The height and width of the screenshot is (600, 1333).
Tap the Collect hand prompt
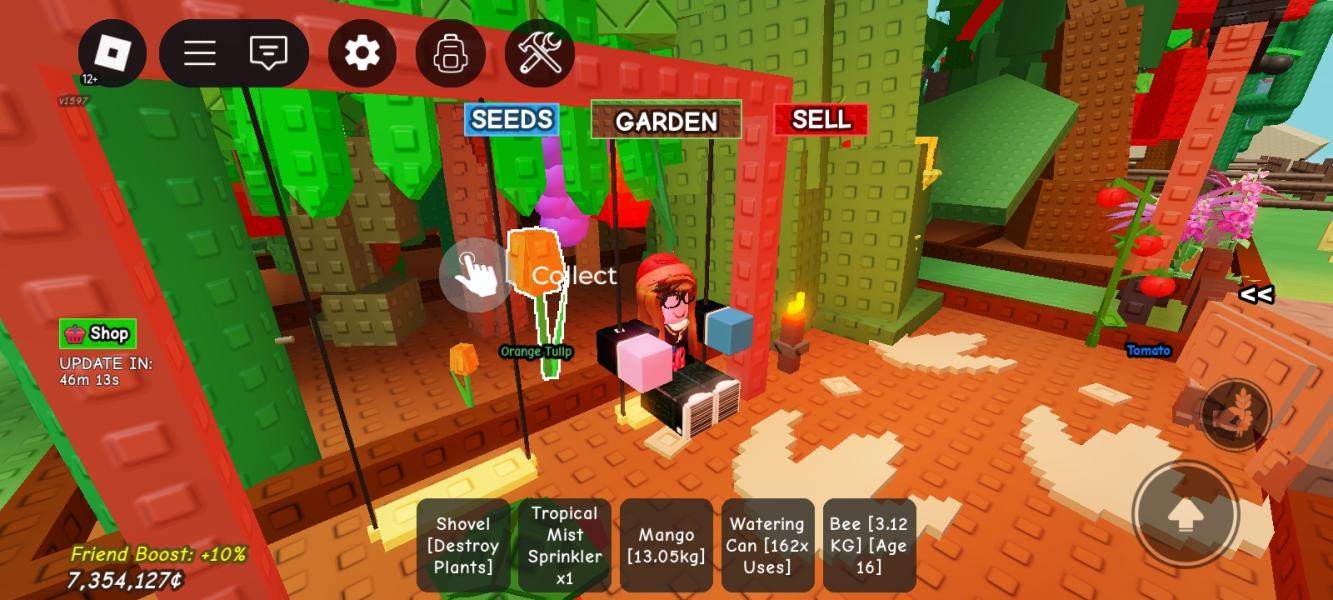[x=474, y=274]
